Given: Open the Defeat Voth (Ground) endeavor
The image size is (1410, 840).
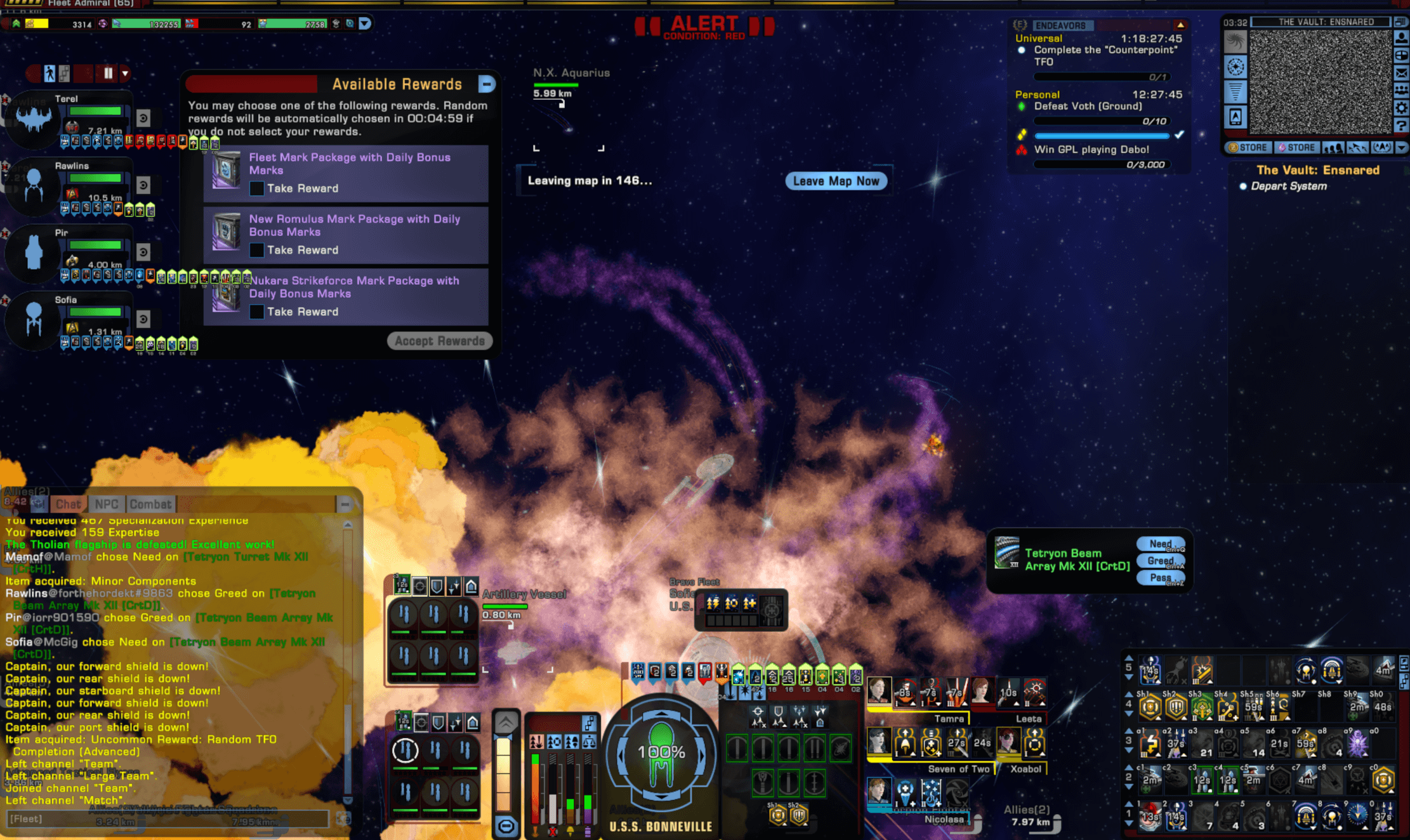Looking at the screenshot, I should [x=1088, y=107].
